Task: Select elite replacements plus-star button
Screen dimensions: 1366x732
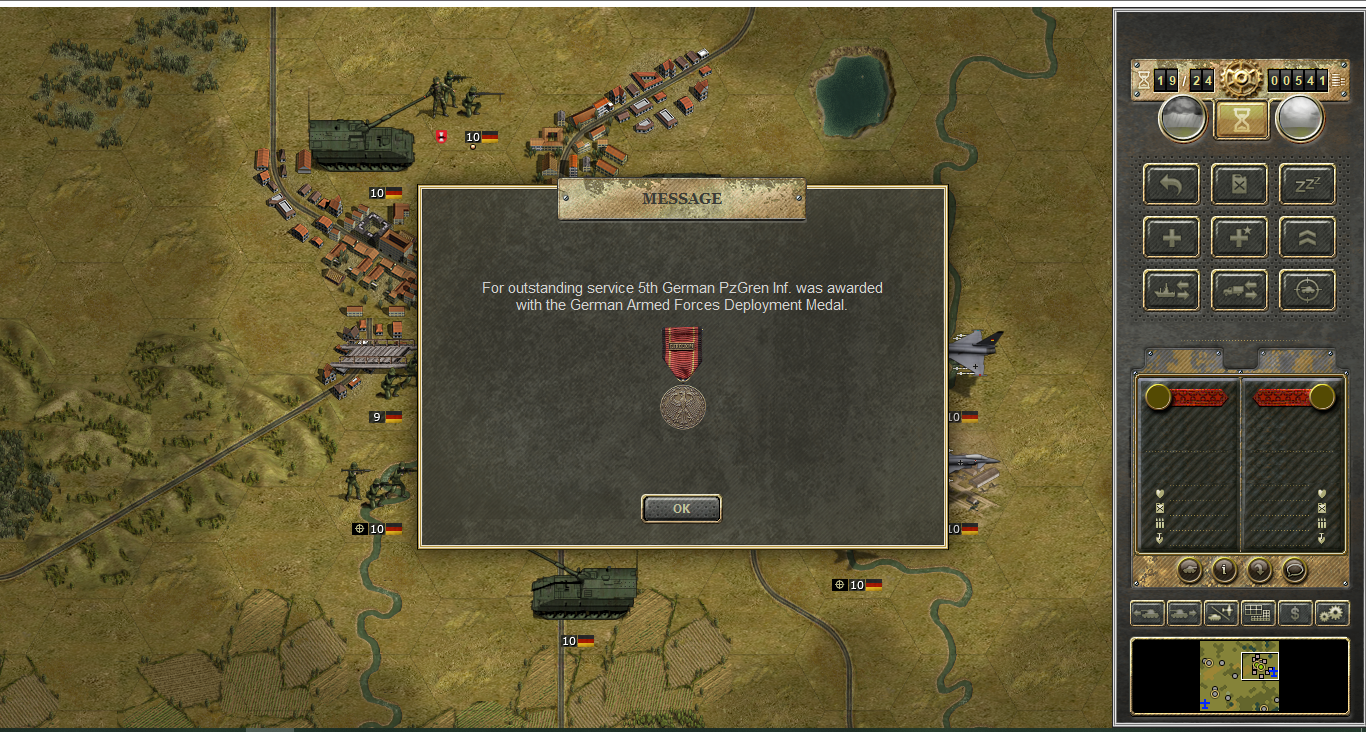Action: [1239, 238]
